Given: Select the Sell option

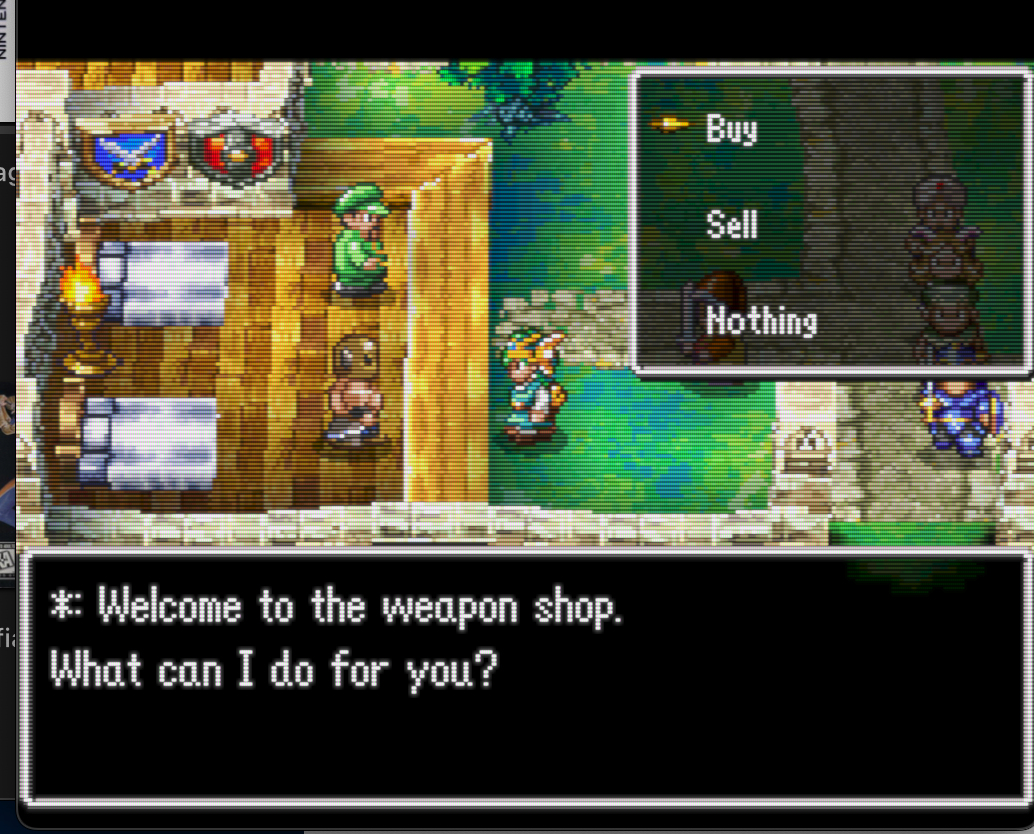Looking at the screenshot, I should click(731, 225).
